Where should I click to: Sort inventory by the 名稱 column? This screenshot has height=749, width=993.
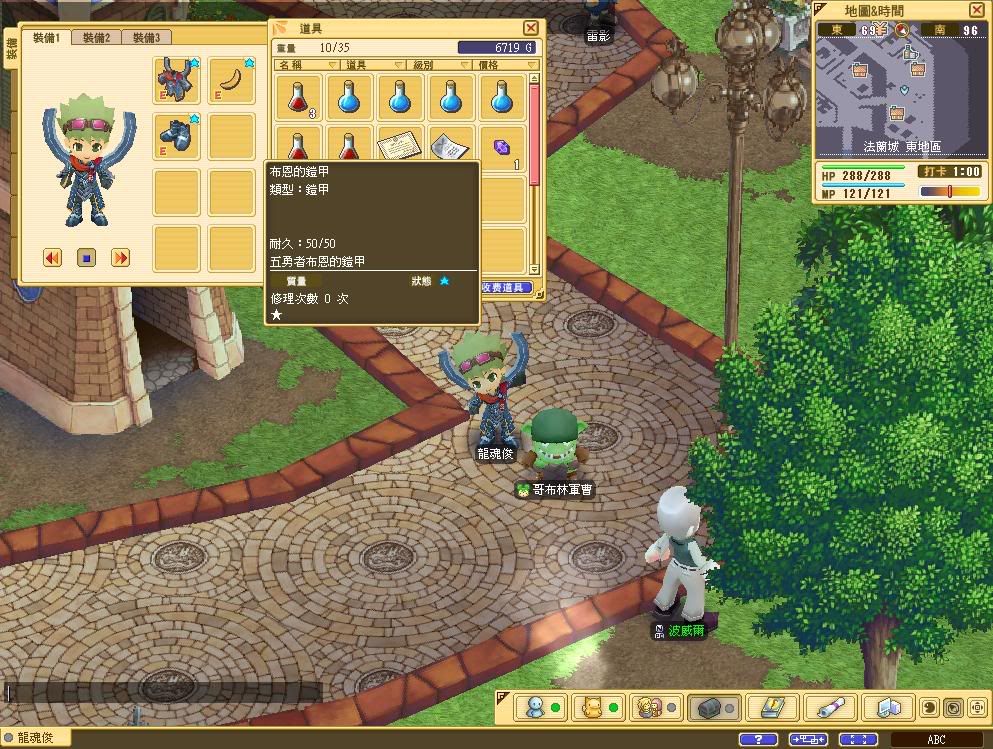[296, 65]
